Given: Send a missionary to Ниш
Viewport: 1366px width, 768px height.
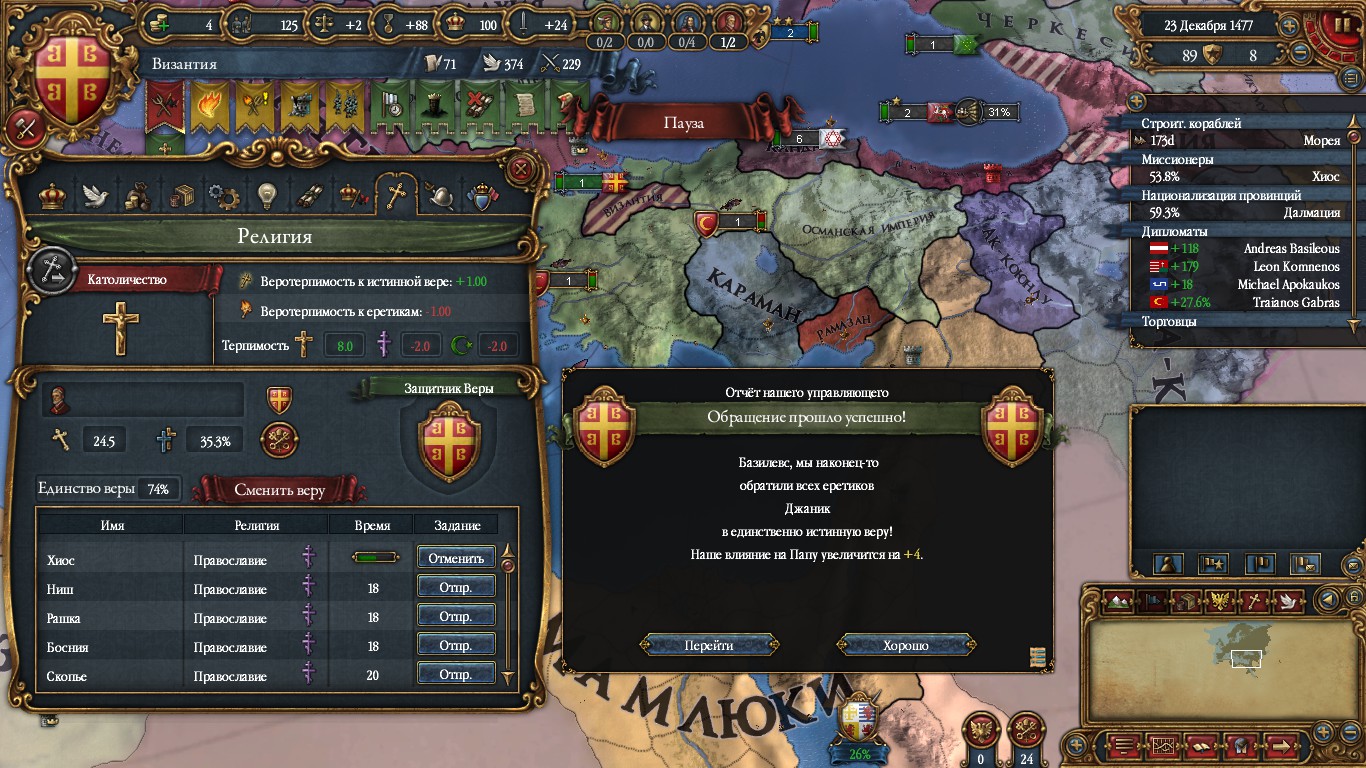Looking at the screenshot, I should tap(456, 588).
